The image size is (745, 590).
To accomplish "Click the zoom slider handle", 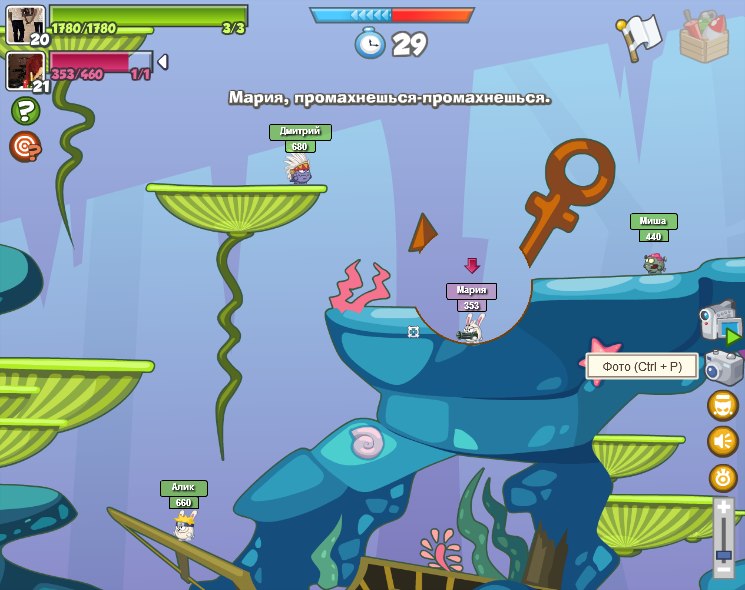I will click(723, 553).
